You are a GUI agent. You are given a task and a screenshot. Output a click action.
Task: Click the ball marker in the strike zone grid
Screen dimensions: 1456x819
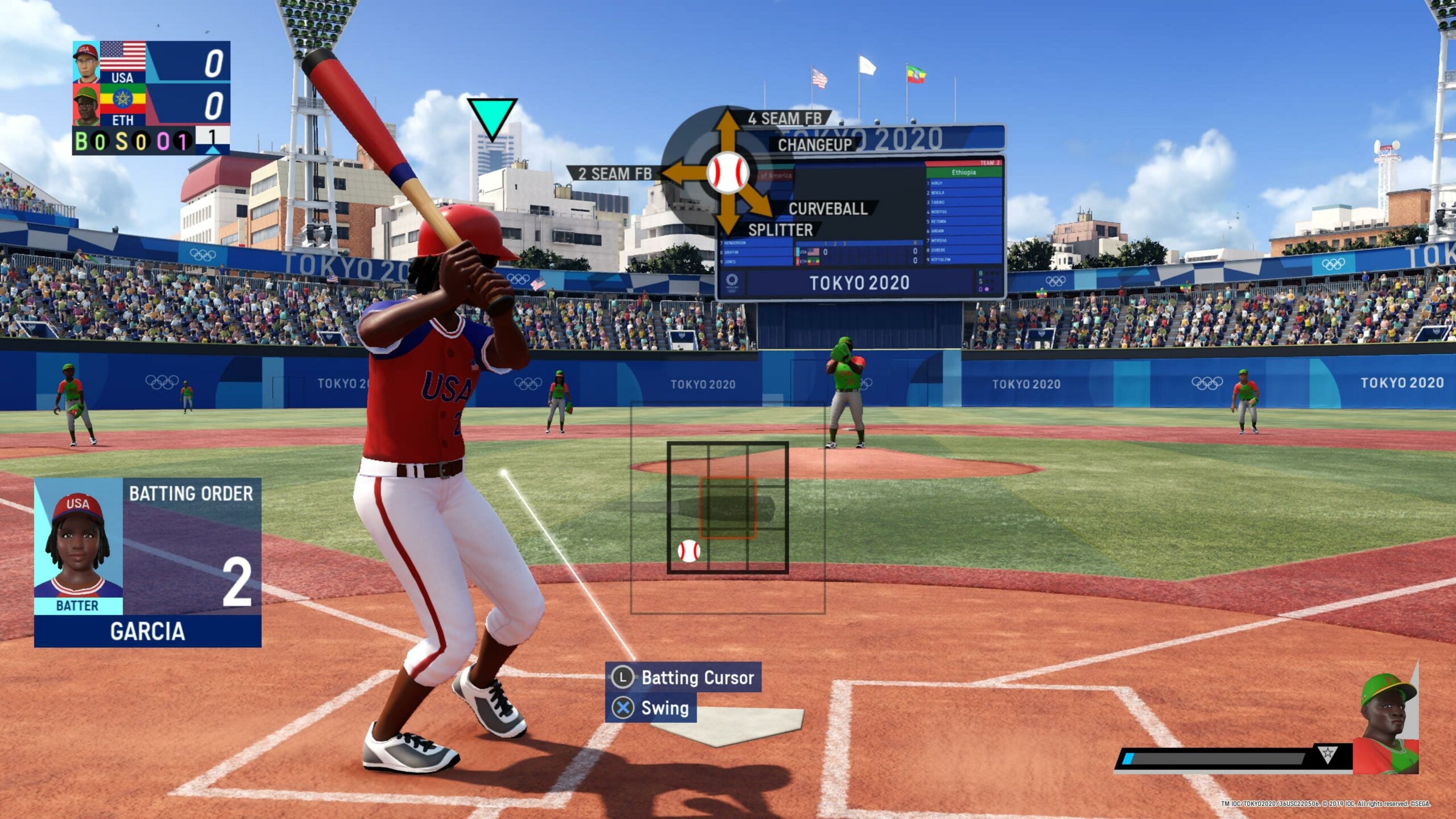click(x=688, y=551)
